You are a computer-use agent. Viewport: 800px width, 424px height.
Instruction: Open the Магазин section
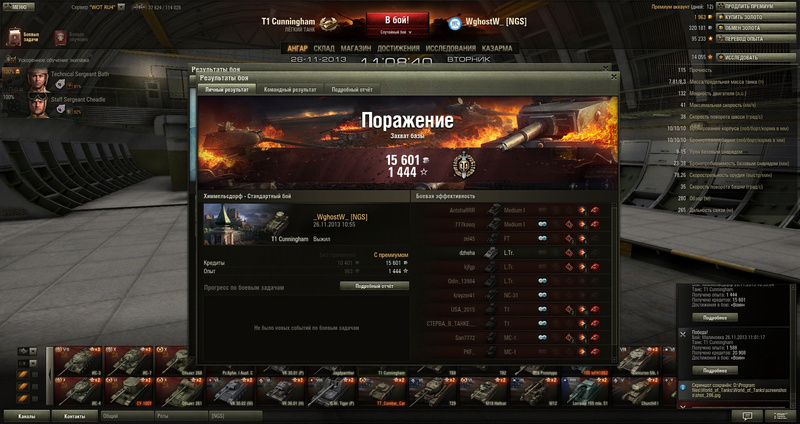tap(356, 47)
